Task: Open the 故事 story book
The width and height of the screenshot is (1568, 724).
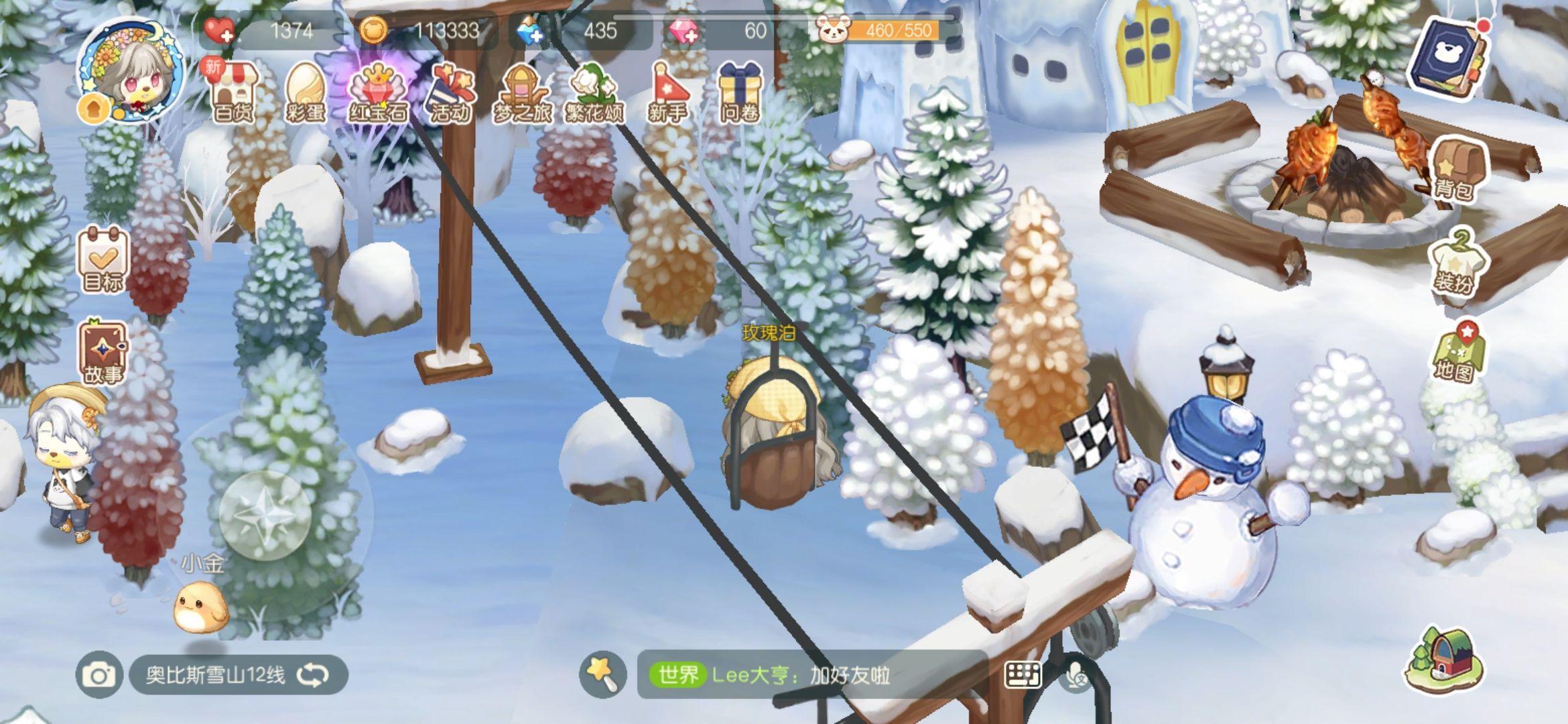Action: coord(103,351)
